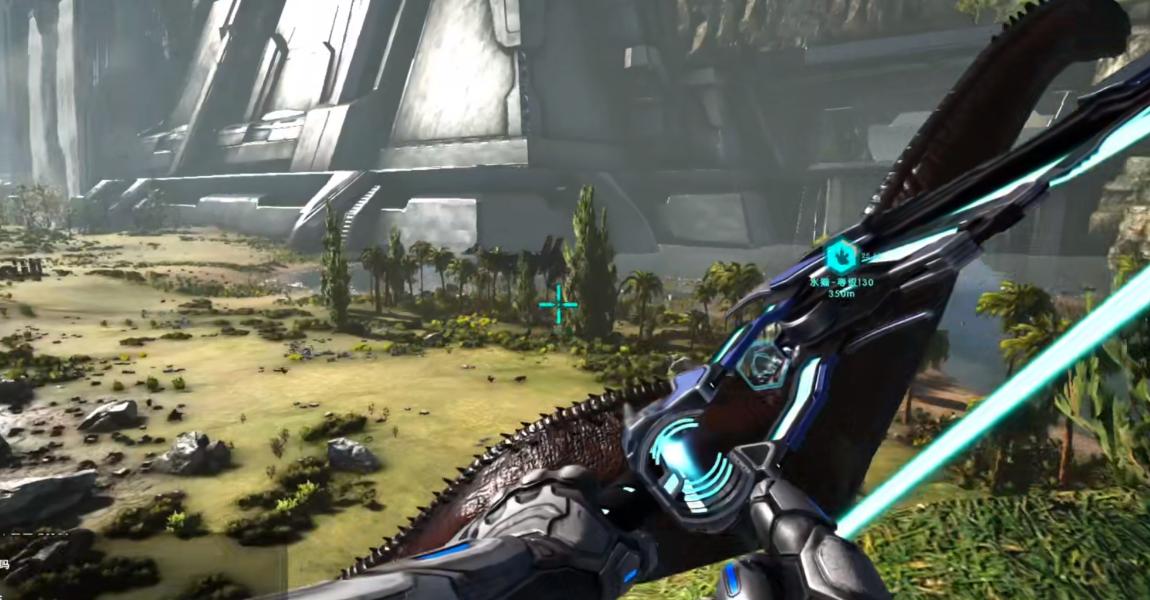Select the paw-print creature waypoint marker
This screenshot has width=1150, height=600.
(842, 259)
